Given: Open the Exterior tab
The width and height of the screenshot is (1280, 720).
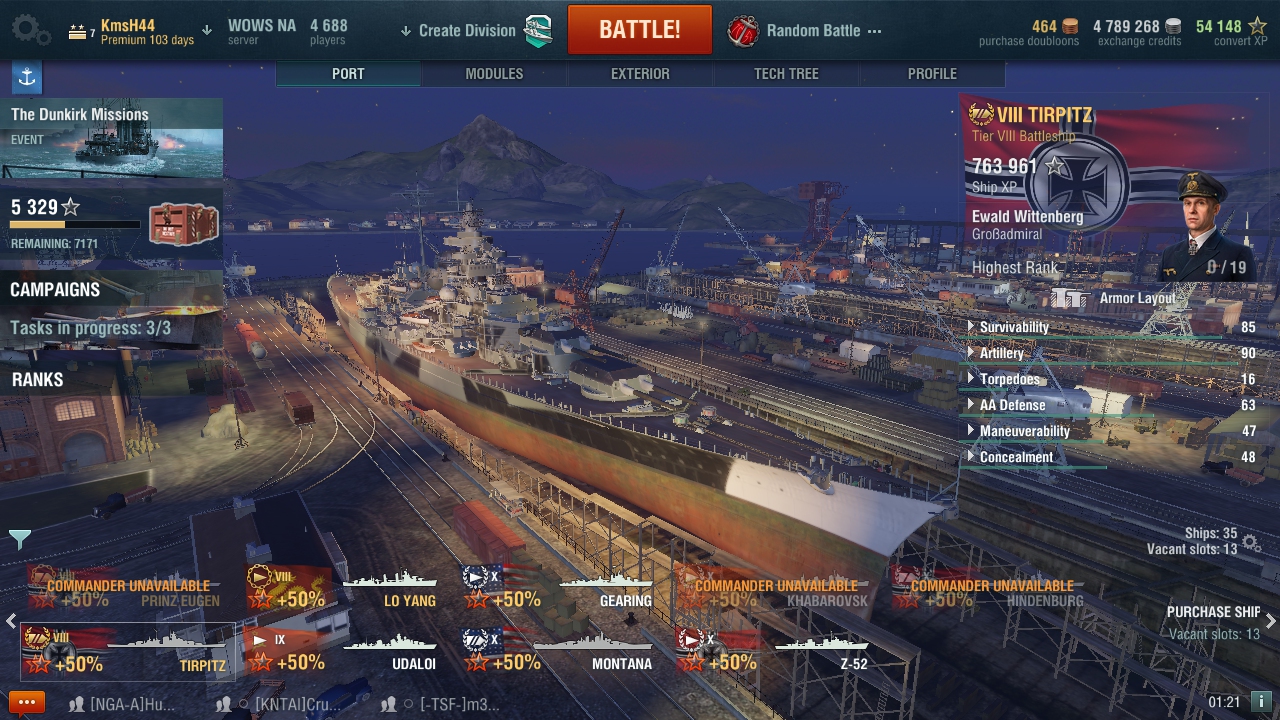Looking at the screenshot, I should point(640,74).
